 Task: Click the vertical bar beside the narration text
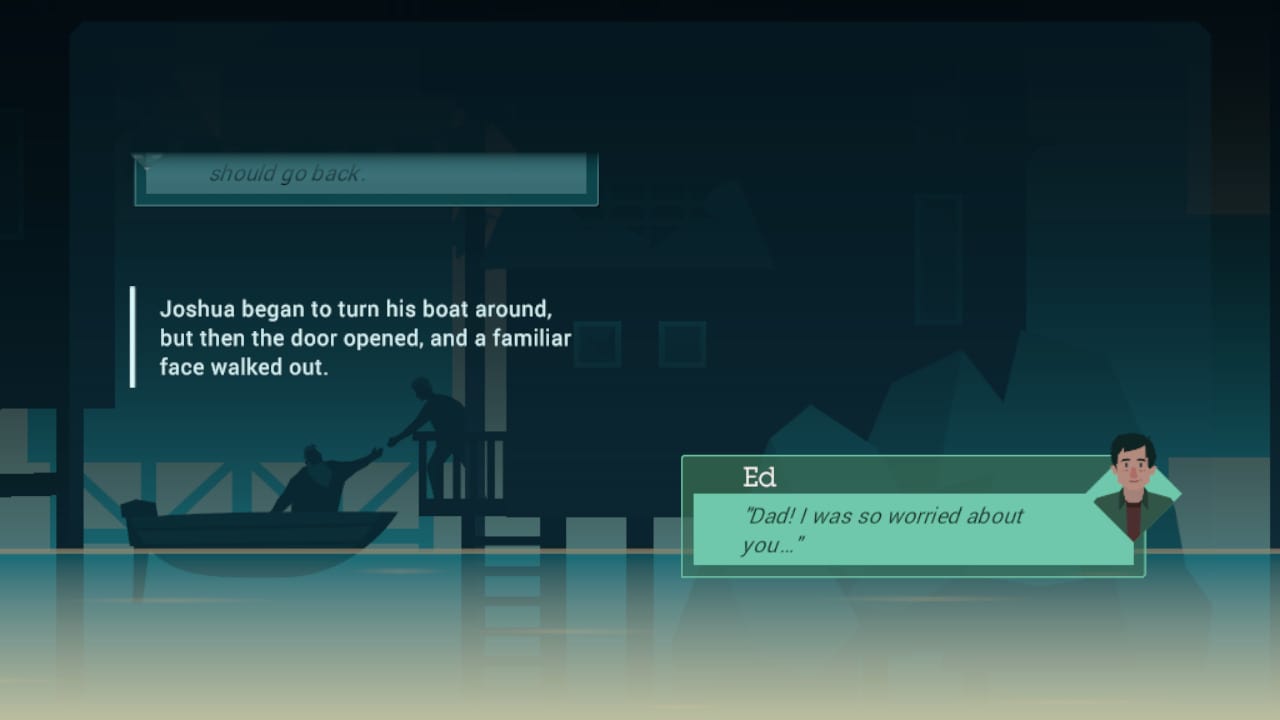click(x=133, y=337)
